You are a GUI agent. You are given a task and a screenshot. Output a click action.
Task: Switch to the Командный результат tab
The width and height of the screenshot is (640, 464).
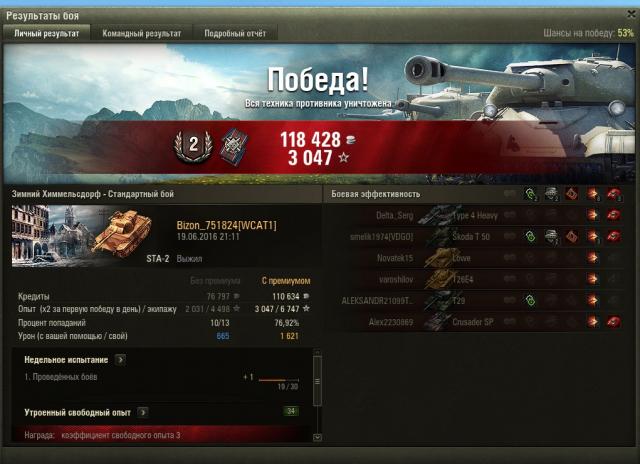tap(141, 33)
